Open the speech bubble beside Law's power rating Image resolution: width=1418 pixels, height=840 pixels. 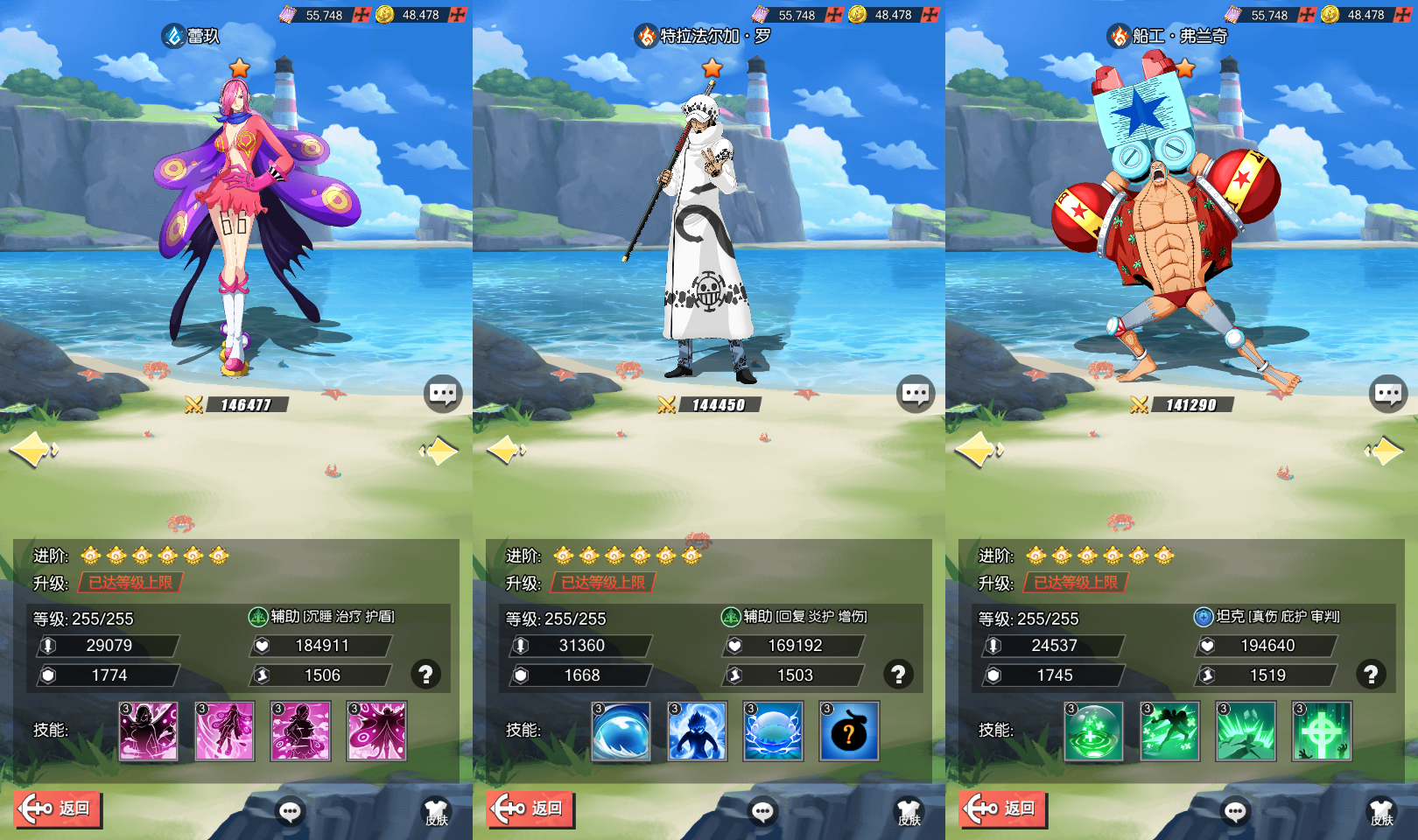pos(916,395)
